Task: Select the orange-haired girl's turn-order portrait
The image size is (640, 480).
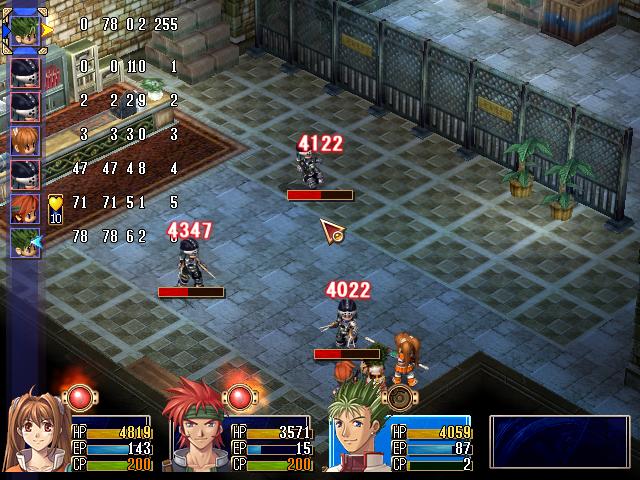Action: point(25,136)
